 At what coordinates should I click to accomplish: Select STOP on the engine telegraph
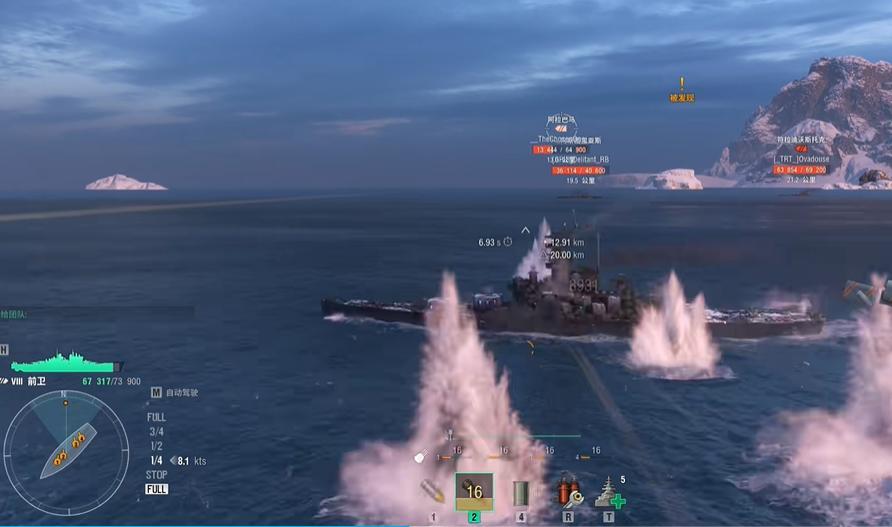point(157,475)
